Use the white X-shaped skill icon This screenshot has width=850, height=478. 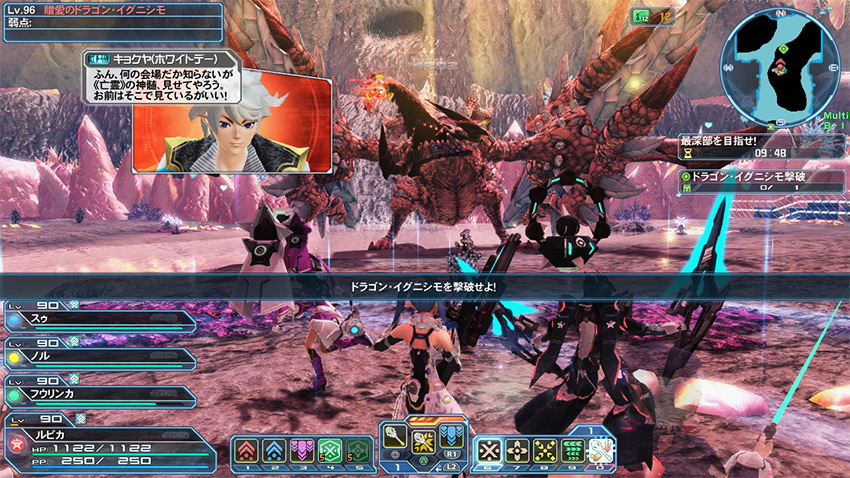tap(490, 452)
